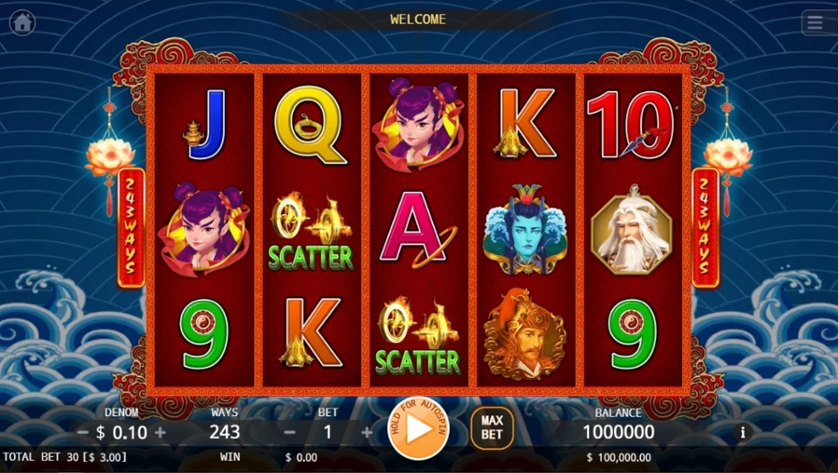Spin the reels with the orange play button
Screen dimensions: 838x473
pyautogui.click(x=418, y=428)
